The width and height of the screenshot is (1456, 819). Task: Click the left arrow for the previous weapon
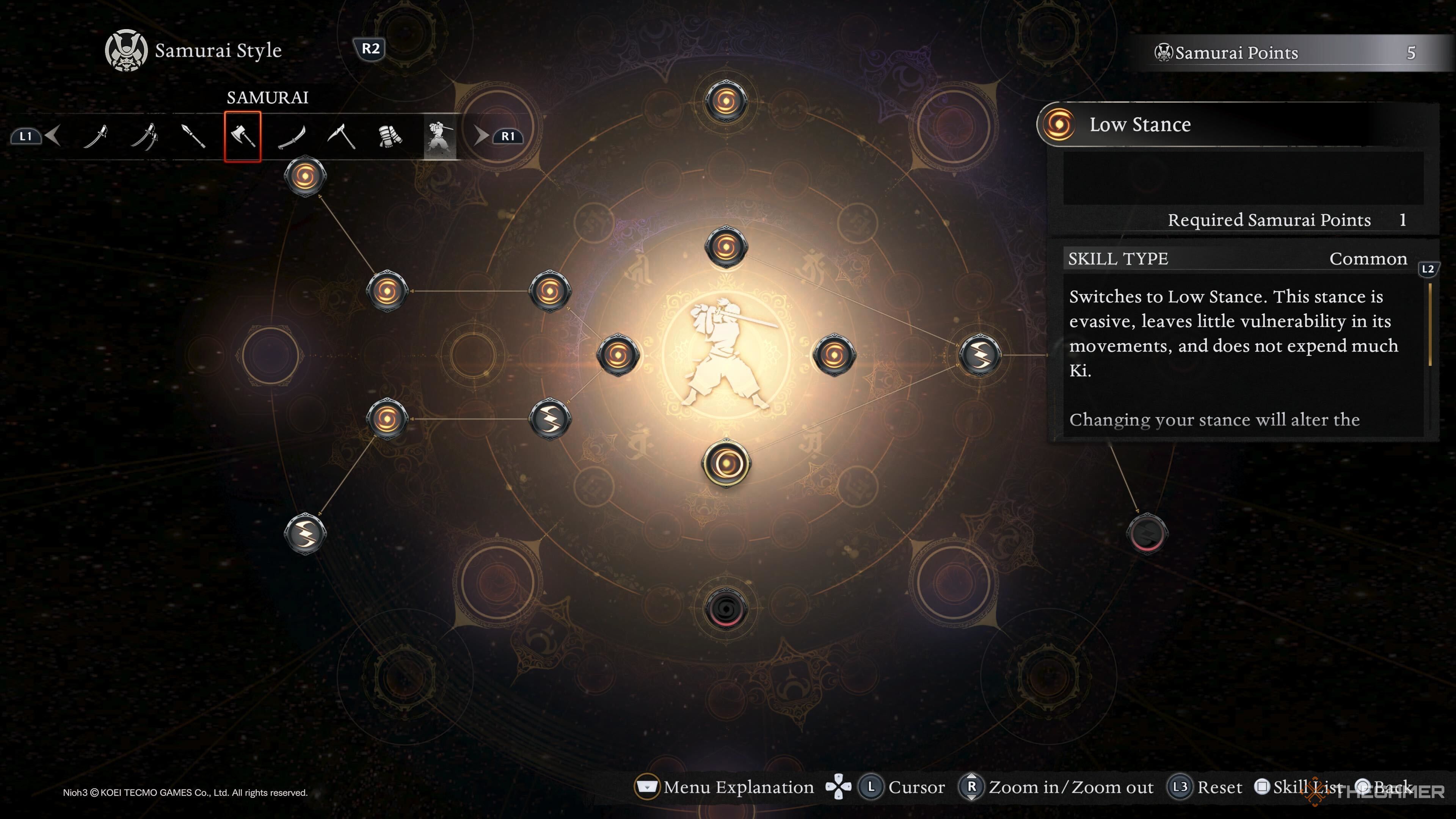tap(54, 136)
